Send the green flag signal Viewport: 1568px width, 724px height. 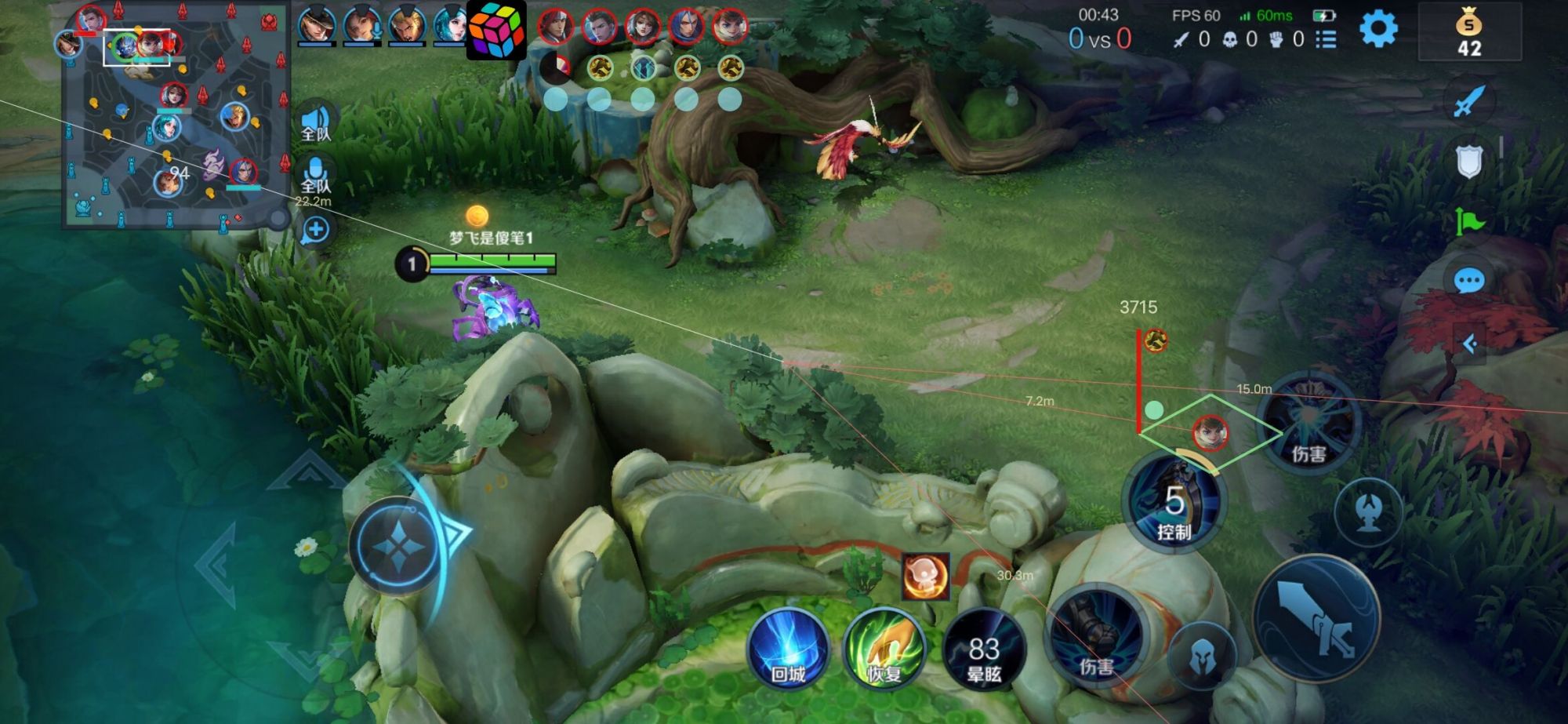click(1469, 222)
